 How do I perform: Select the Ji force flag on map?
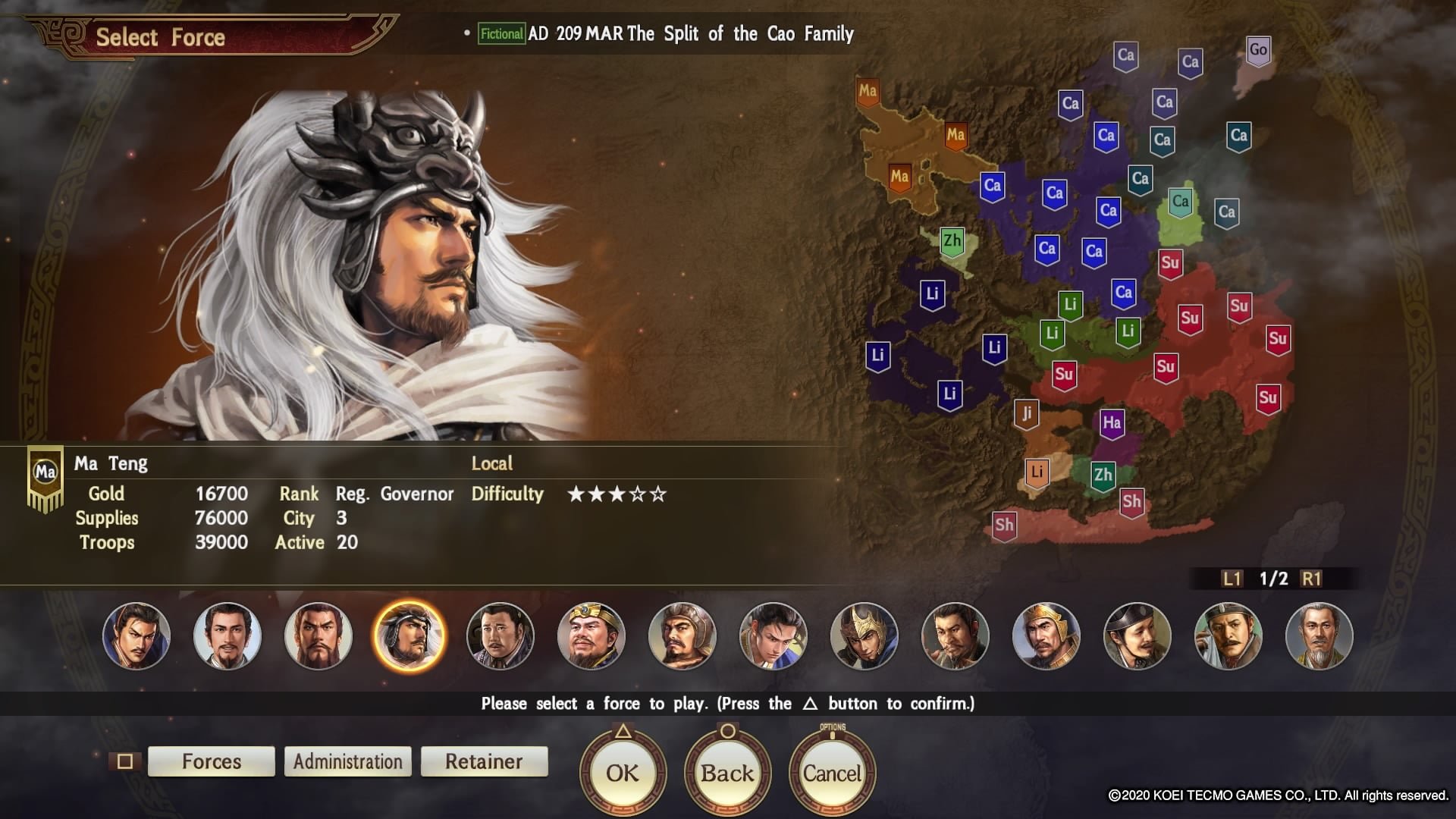(1026, 414)
